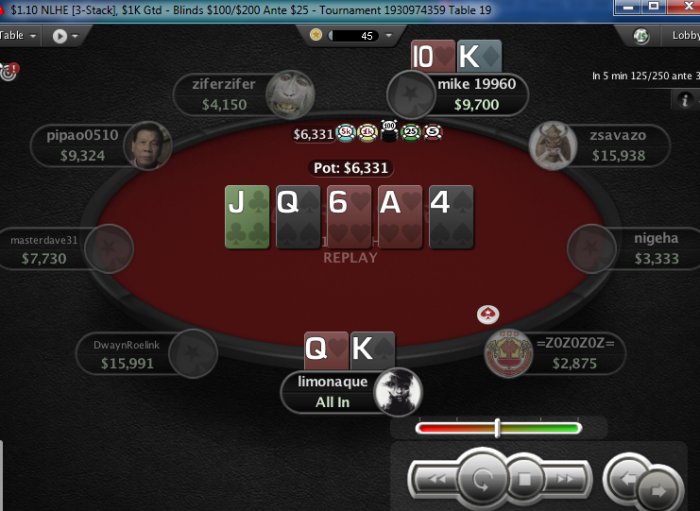This screenshot has width=700, height=511.
Task: Open the Table dropdown menu
Action: pyautogui.click(x=19, y=35)
